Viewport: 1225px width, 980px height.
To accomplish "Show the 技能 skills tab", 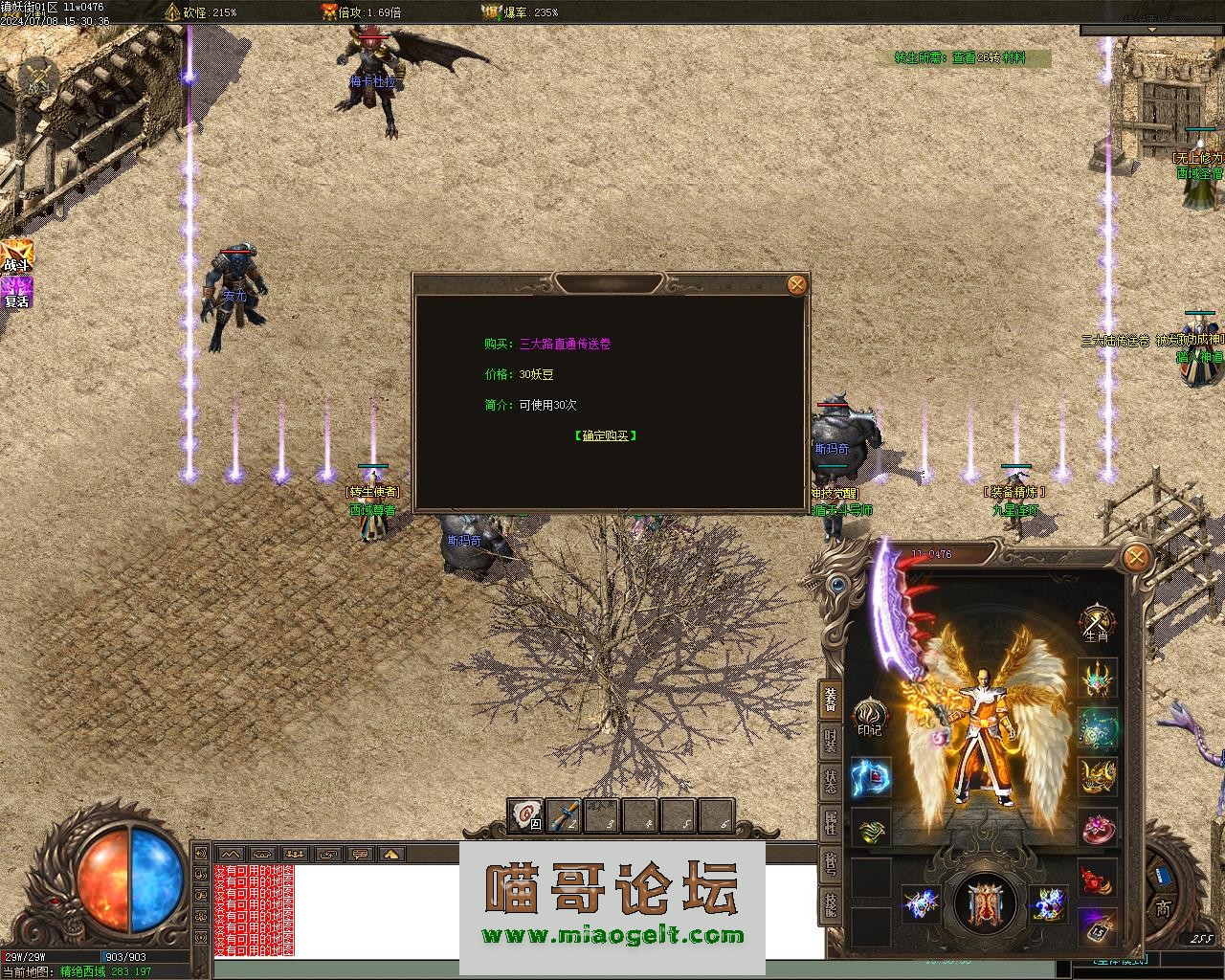I will point(830,902).
